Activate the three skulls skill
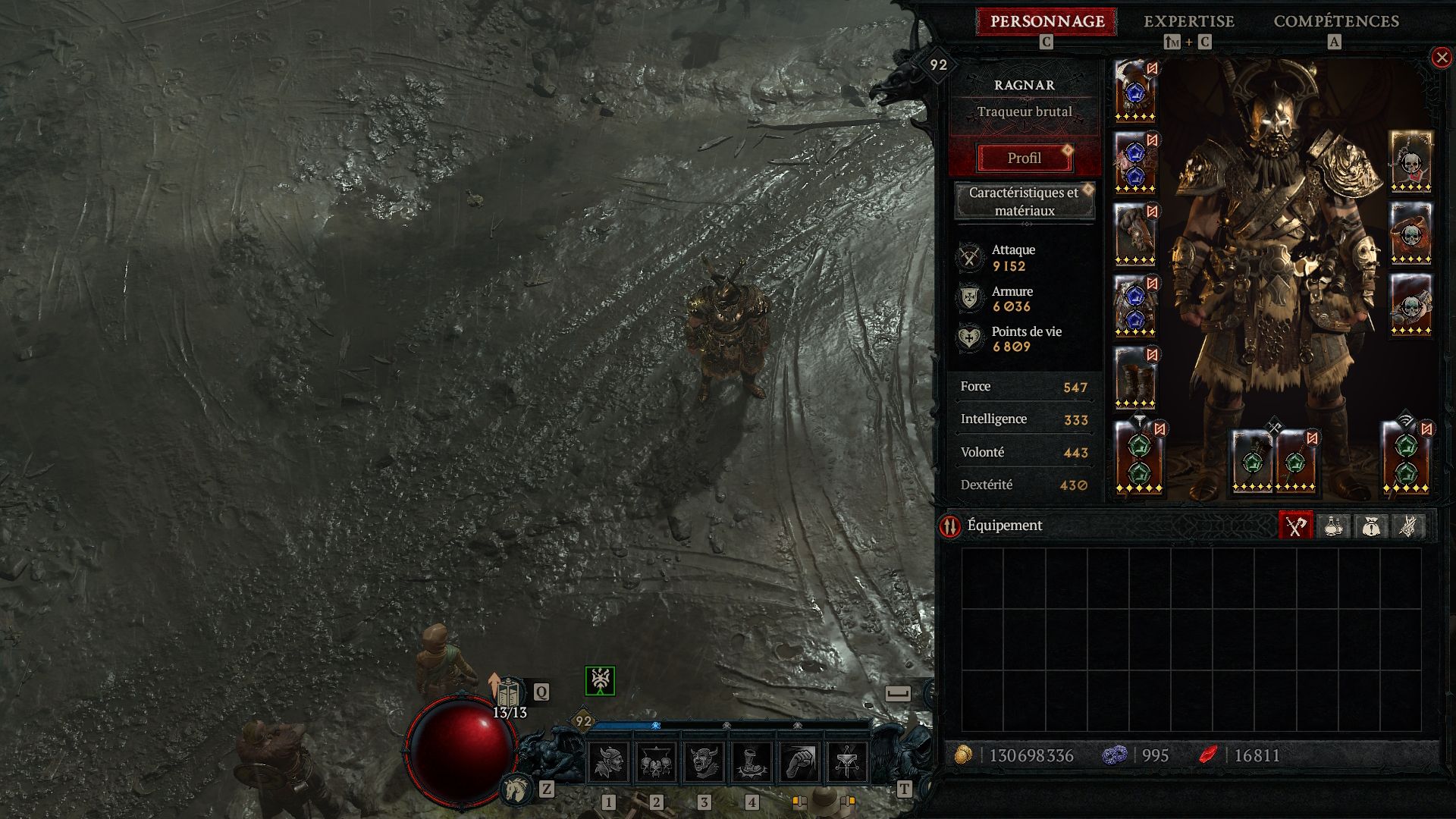Image resolution: width=1456 pixels, height=819 pixels. [657, 762]
